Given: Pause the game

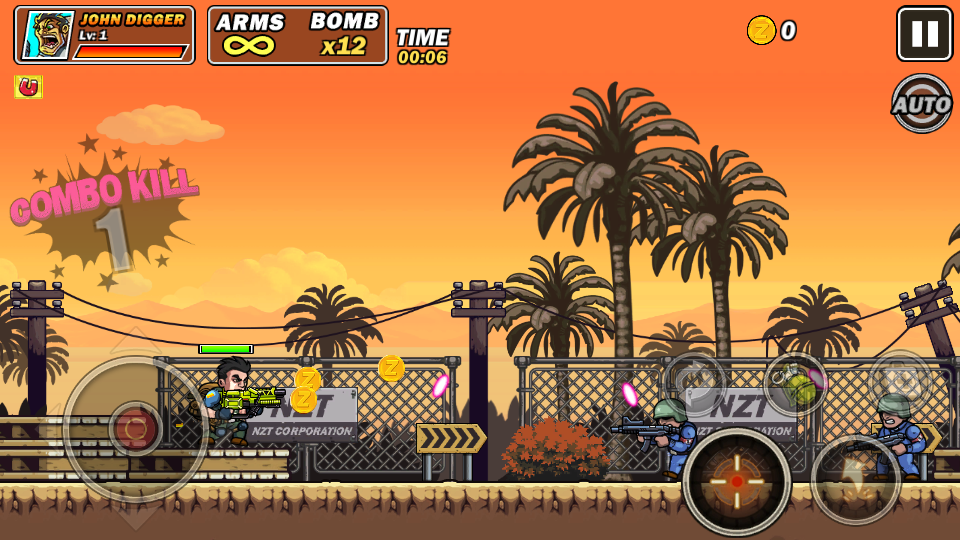Looking at the screenshot, I should pyautogui.click(x=924, y=34).
